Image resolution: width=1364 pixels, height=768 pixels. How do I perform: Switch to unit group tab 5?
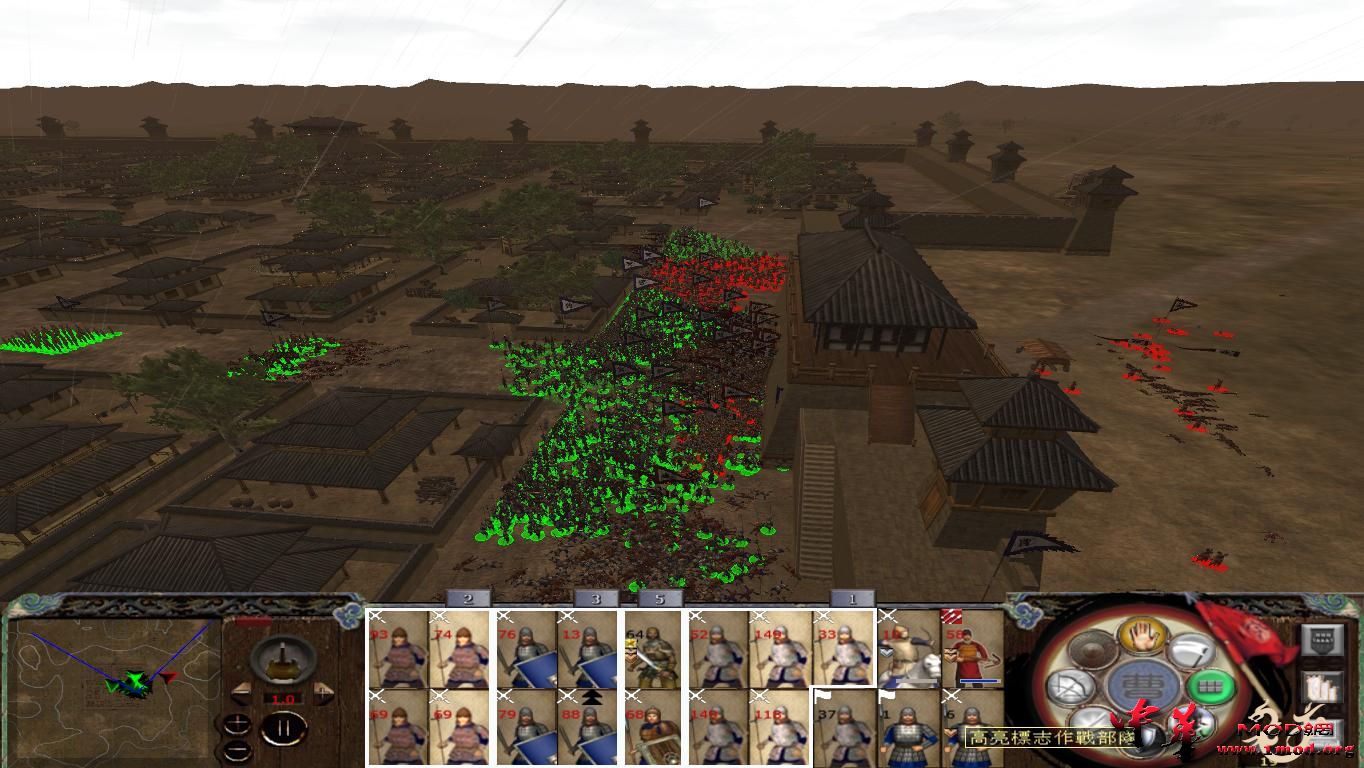click(x=659, y=601)
